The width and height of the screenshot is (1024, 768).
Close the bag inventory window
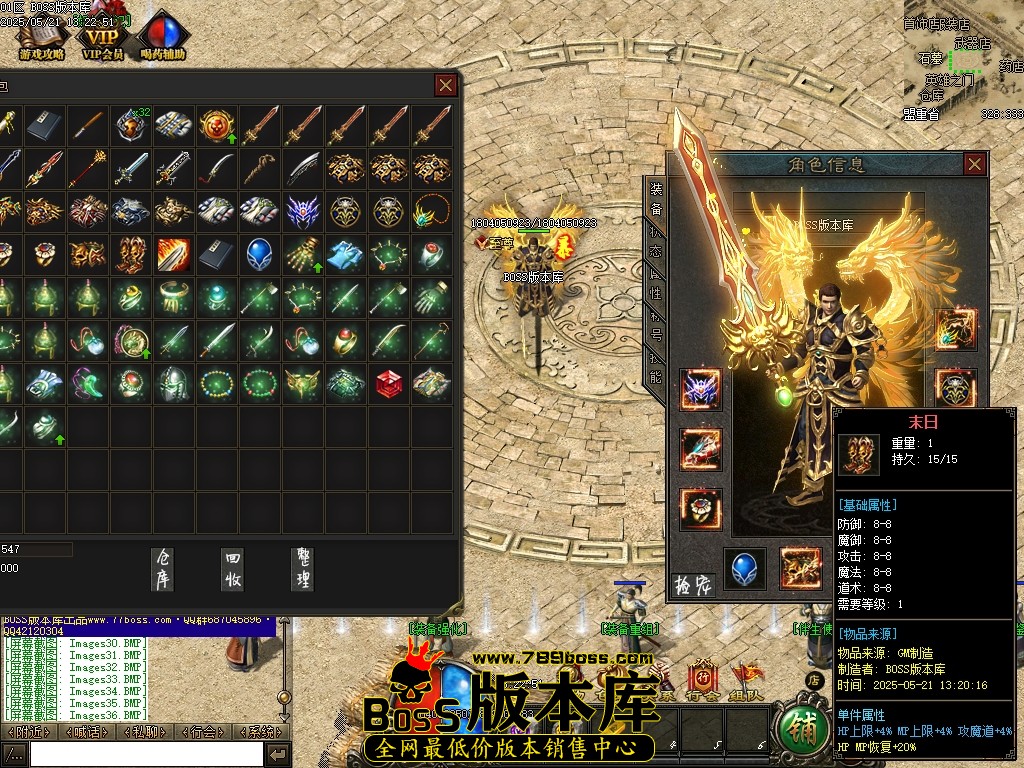(x=446, y=85)
